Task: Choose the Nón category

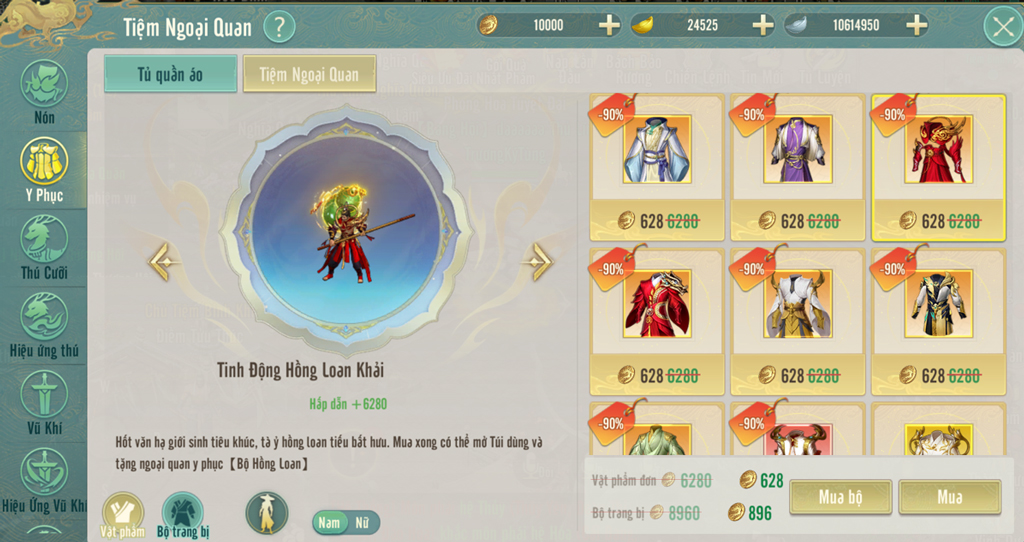Action: coord(44,92)
